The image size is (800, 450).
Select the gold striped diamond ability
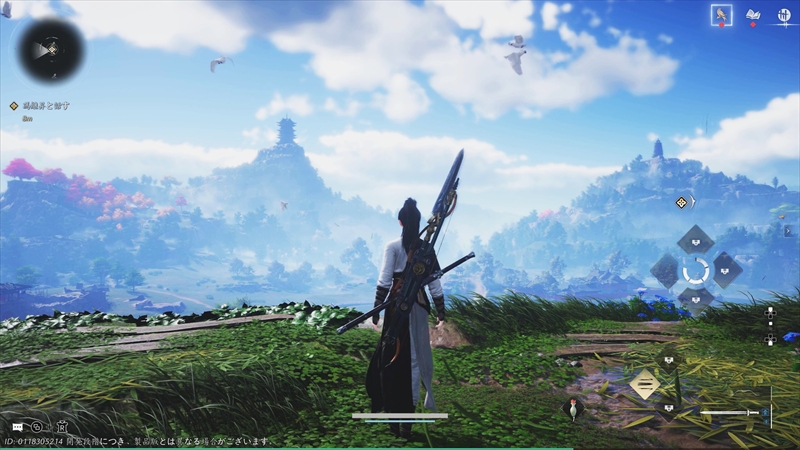[644, 383]
